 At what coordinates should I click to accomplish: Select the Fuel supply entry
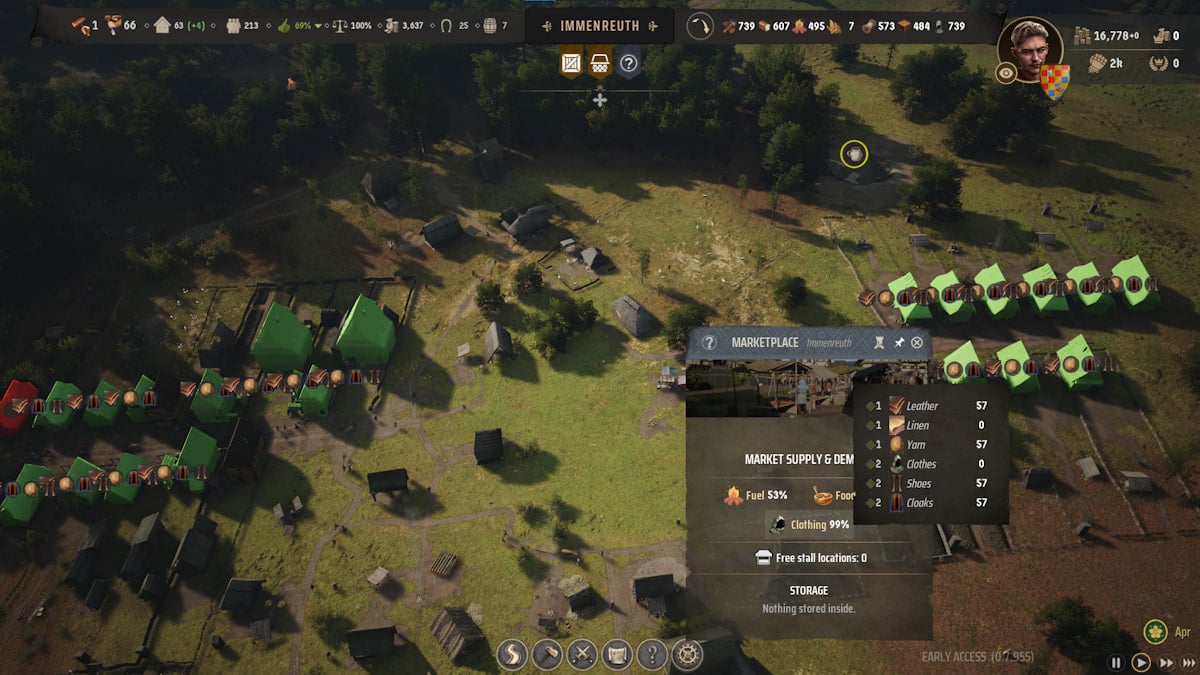point(756,494)
